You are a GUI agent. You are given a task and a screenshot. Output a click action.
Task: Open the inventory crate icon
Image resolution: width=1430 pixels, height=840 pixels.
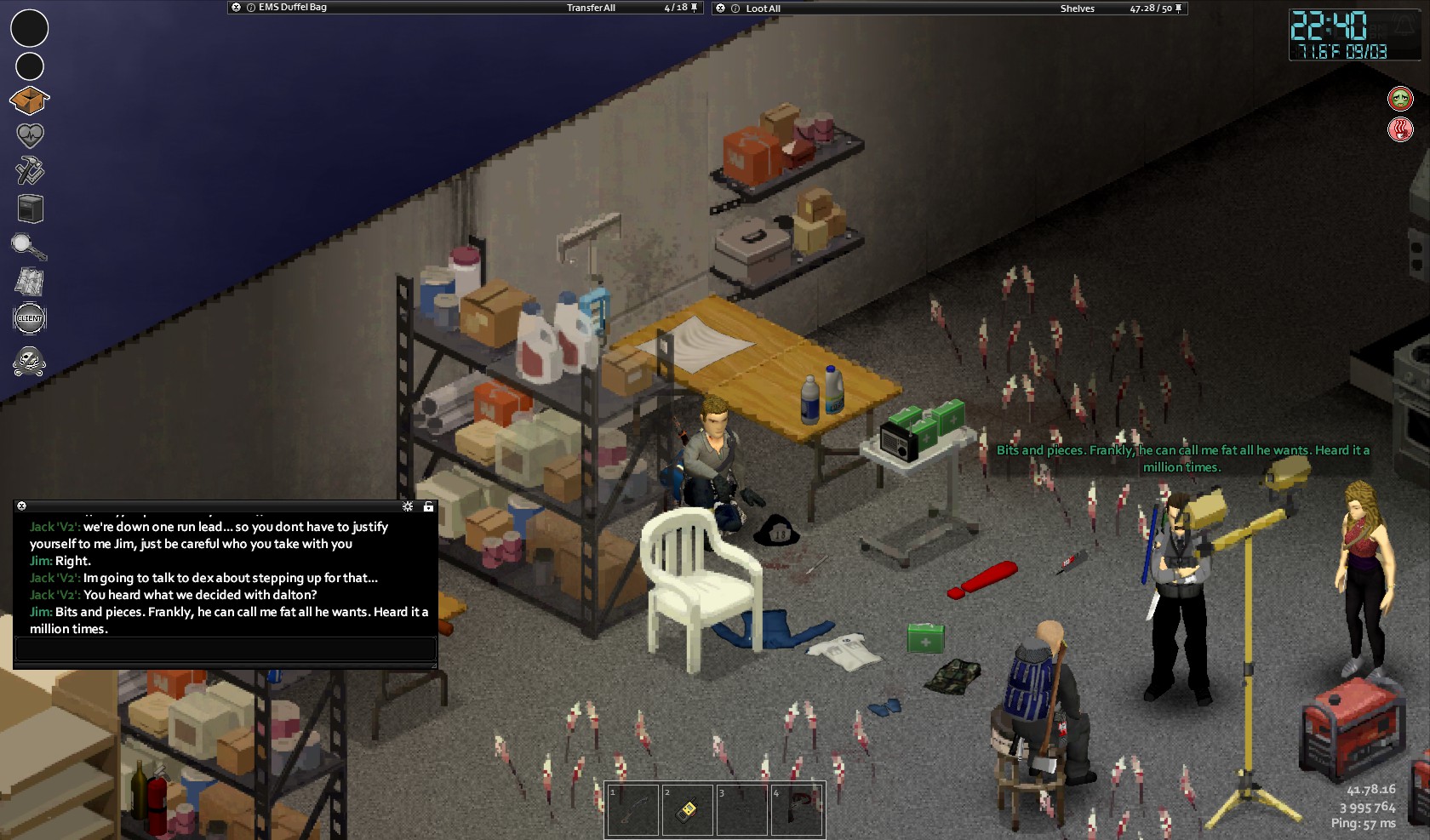click(x=30, y=100)
